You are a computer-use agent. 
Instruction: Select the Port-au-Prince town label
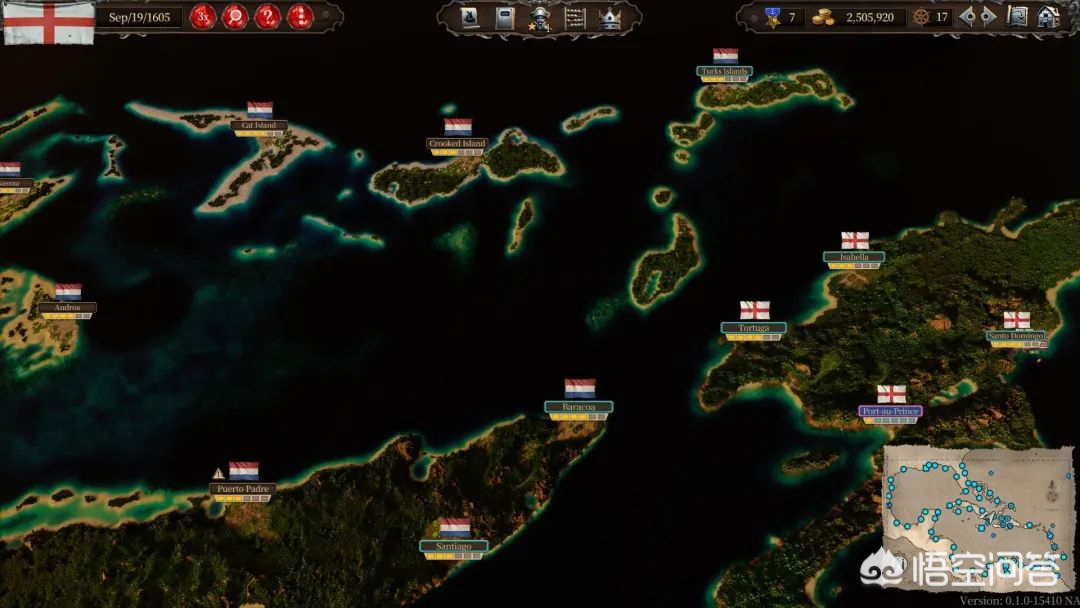pos(890,411)
